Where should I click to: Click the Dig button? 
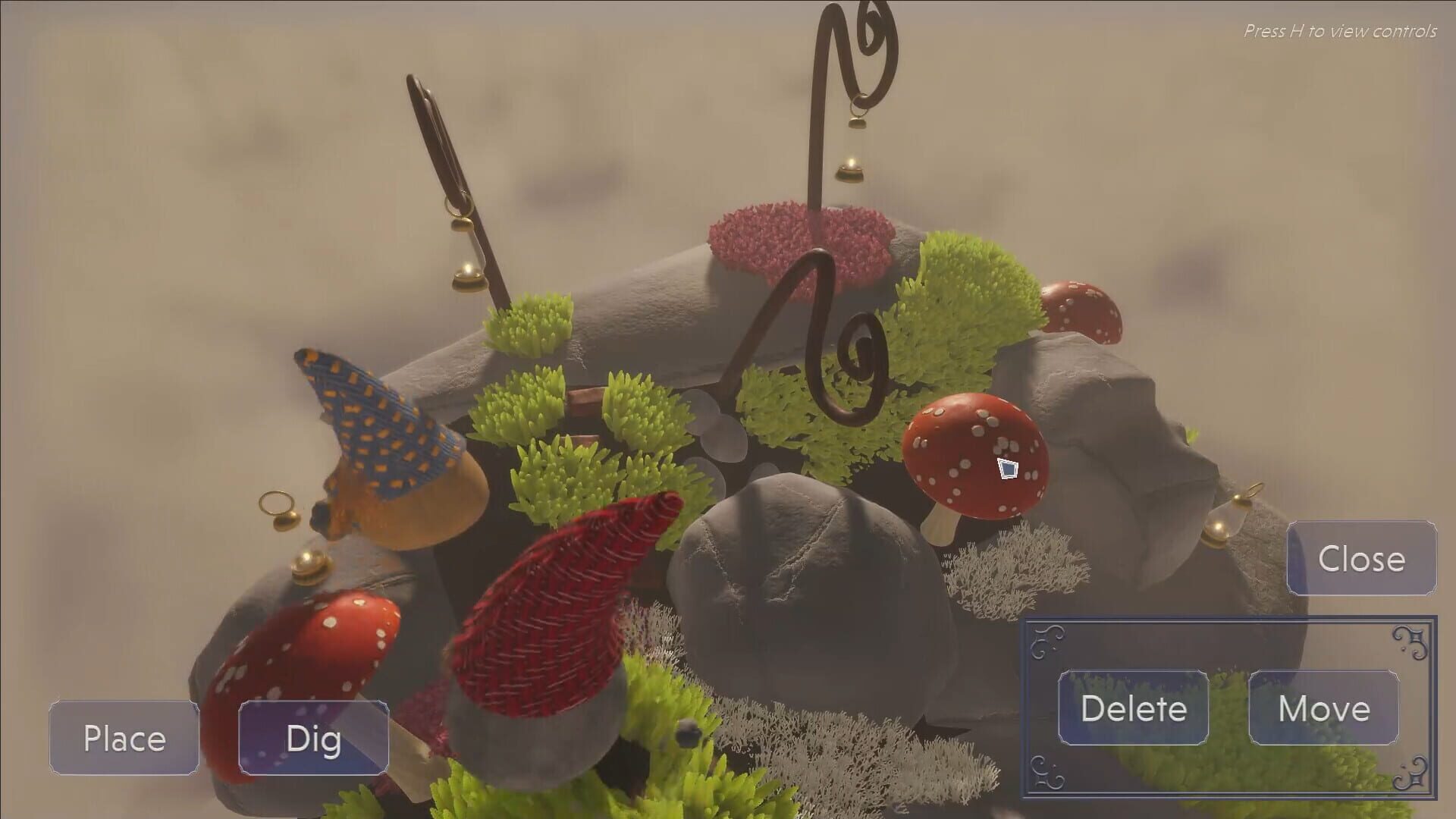point(314,738)
